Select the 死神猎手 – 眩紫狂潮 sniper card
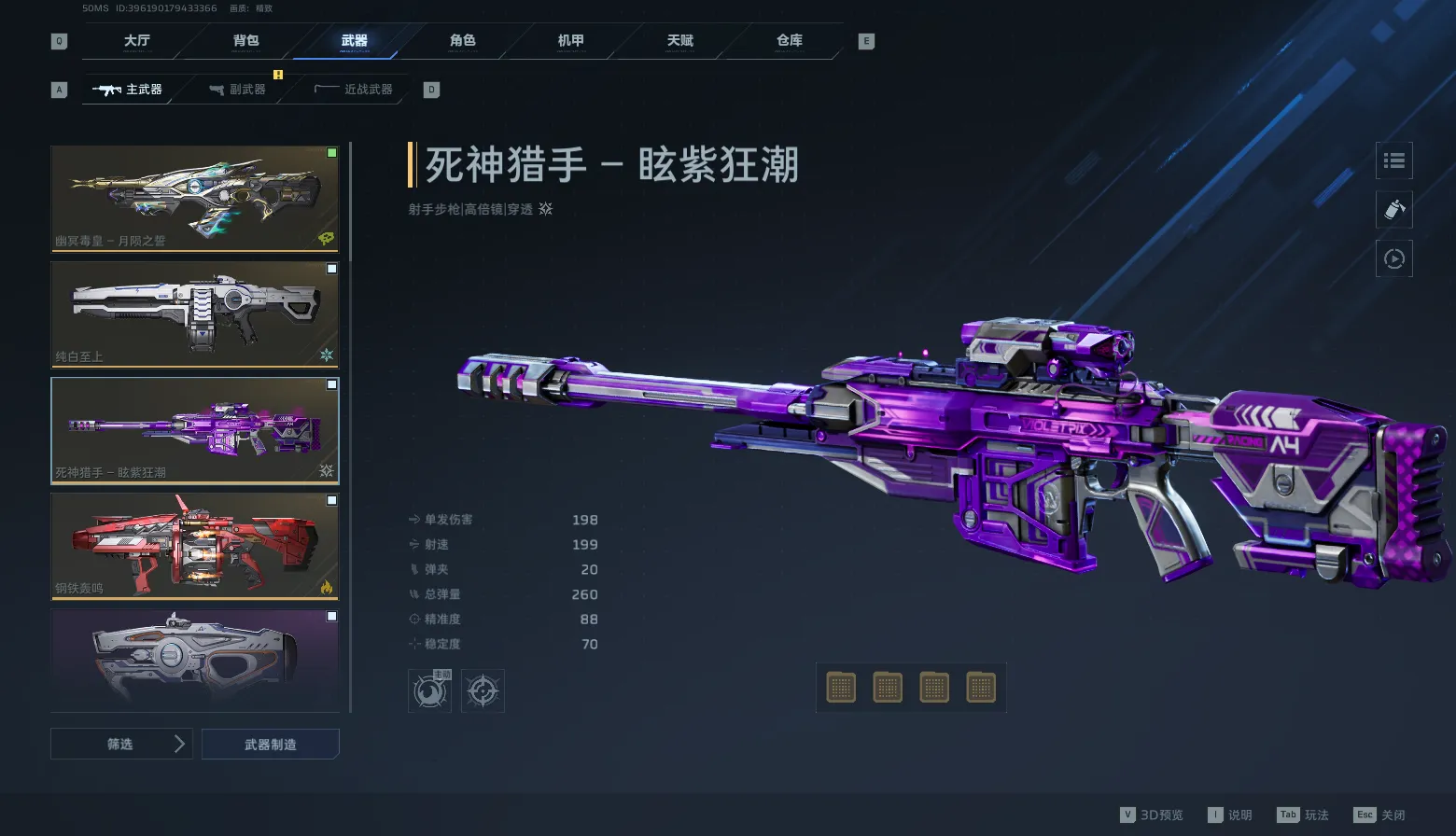The image size is (1456, 836). (x=194, y=430)
